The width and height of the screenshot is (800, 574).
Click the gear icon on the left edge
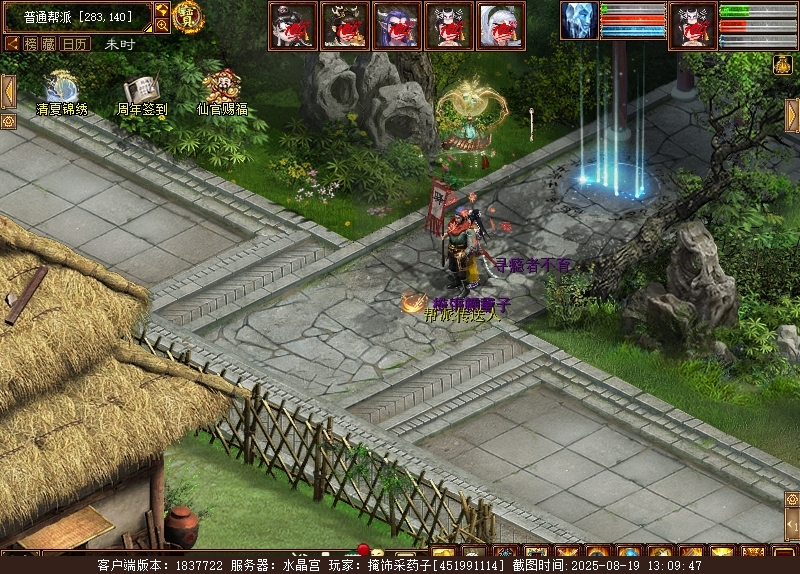[8, 121]
